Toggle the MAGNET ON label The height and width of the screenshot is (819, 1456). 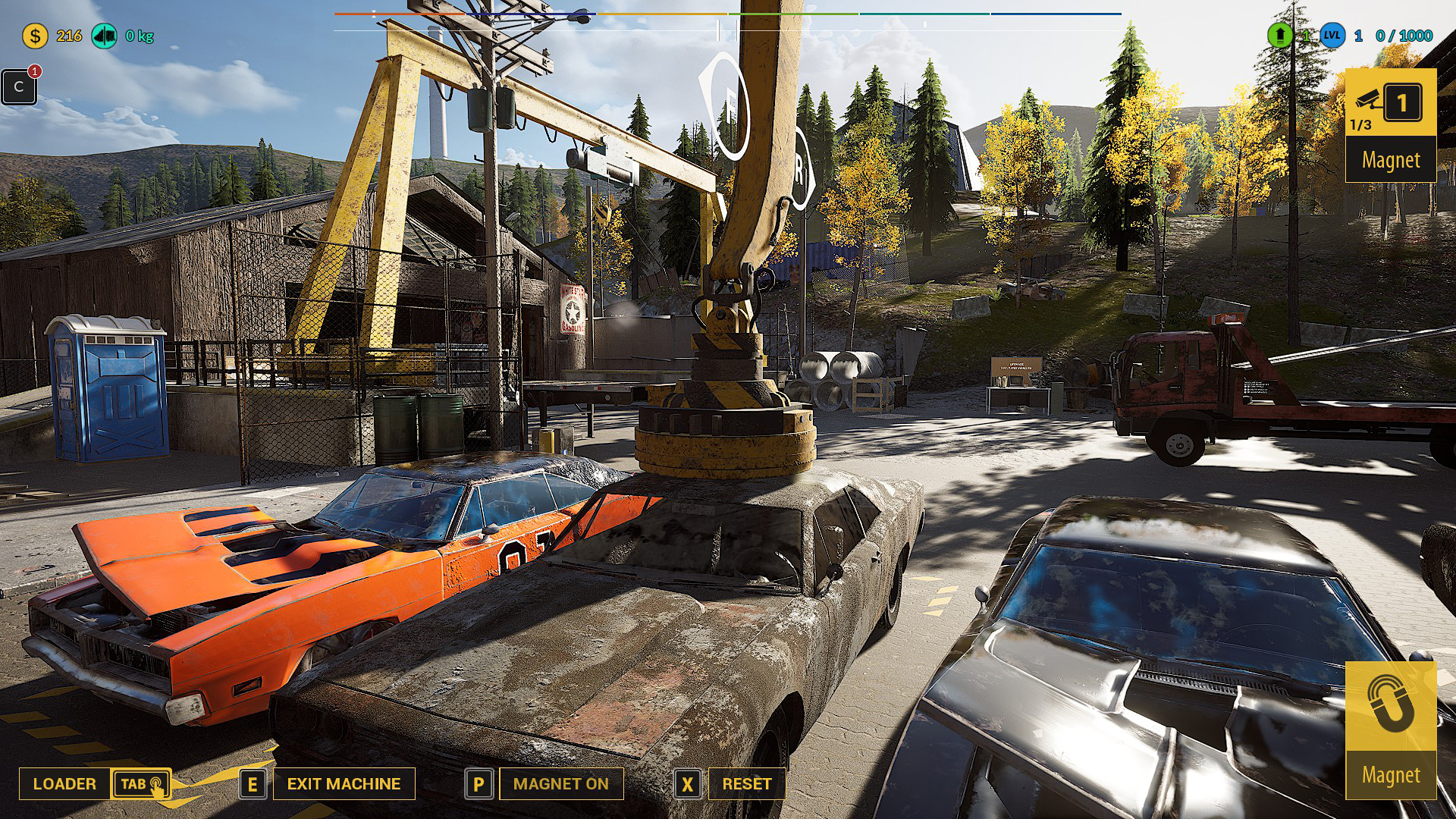560,784
